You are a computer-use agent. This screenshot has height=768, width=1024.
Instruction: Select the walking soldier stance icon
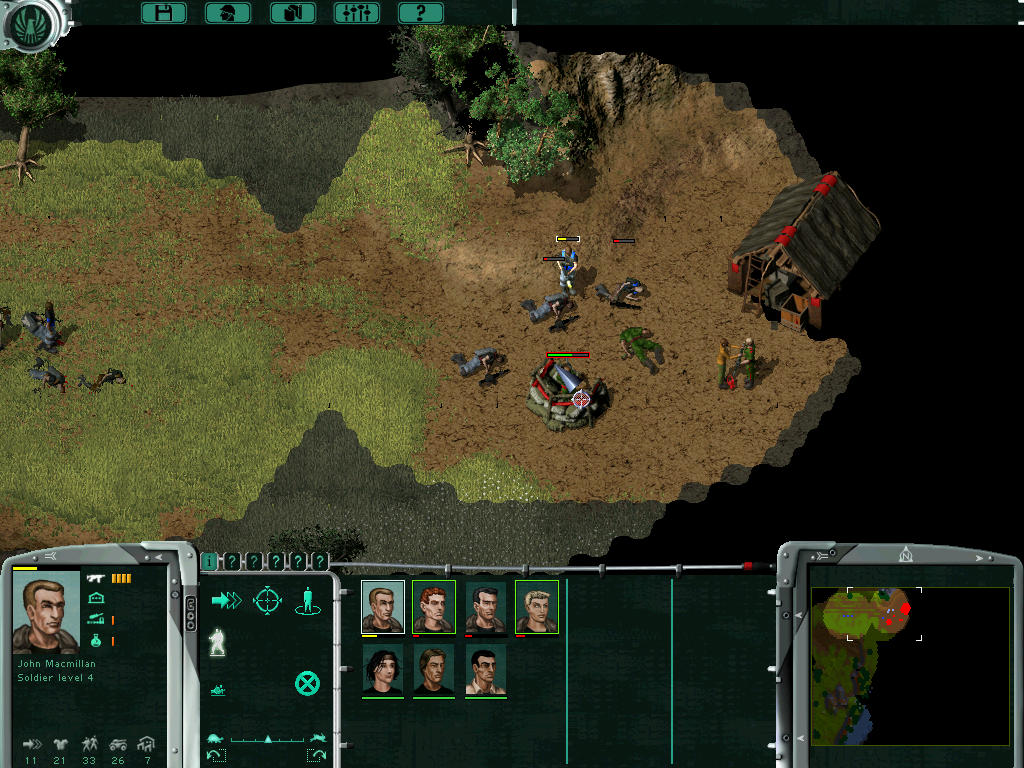tap(216, 643)
